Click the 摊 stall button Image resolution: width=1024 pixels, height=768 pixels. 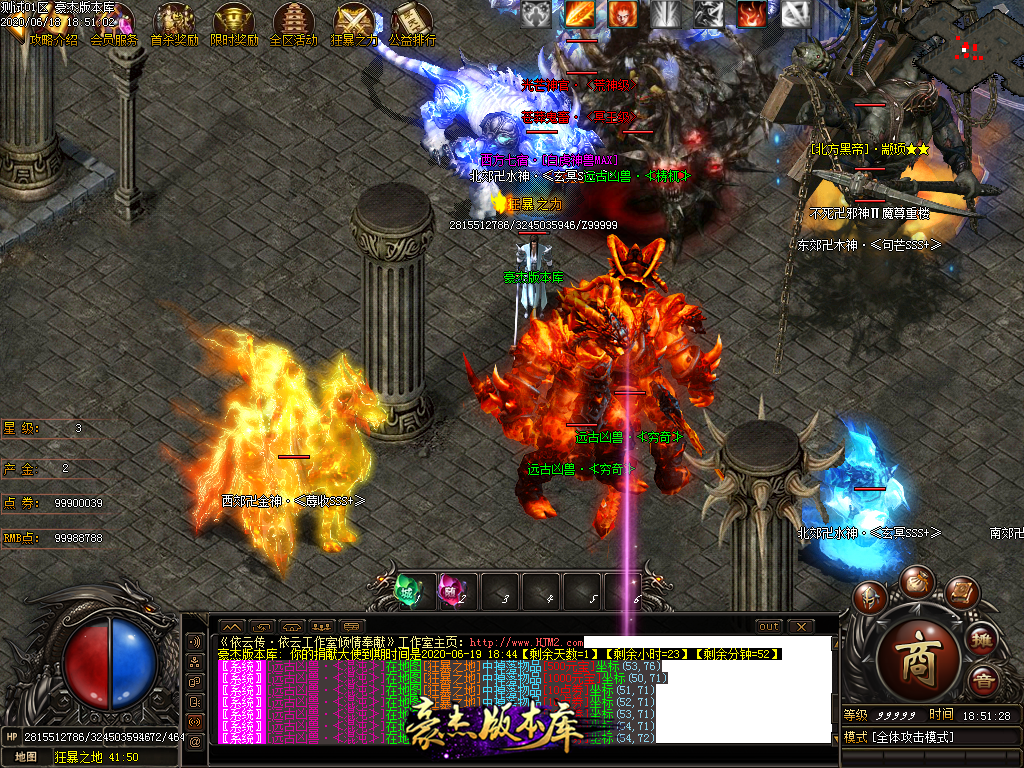point(982,641)
